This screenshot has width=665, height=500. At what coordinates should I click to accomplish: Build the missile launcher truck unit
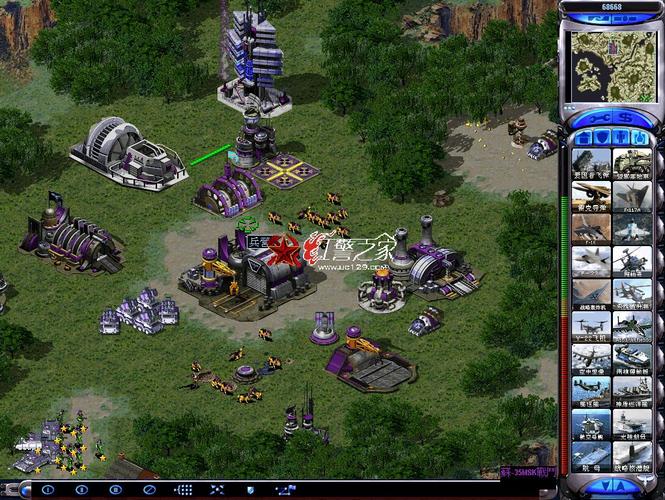[591, 162]
